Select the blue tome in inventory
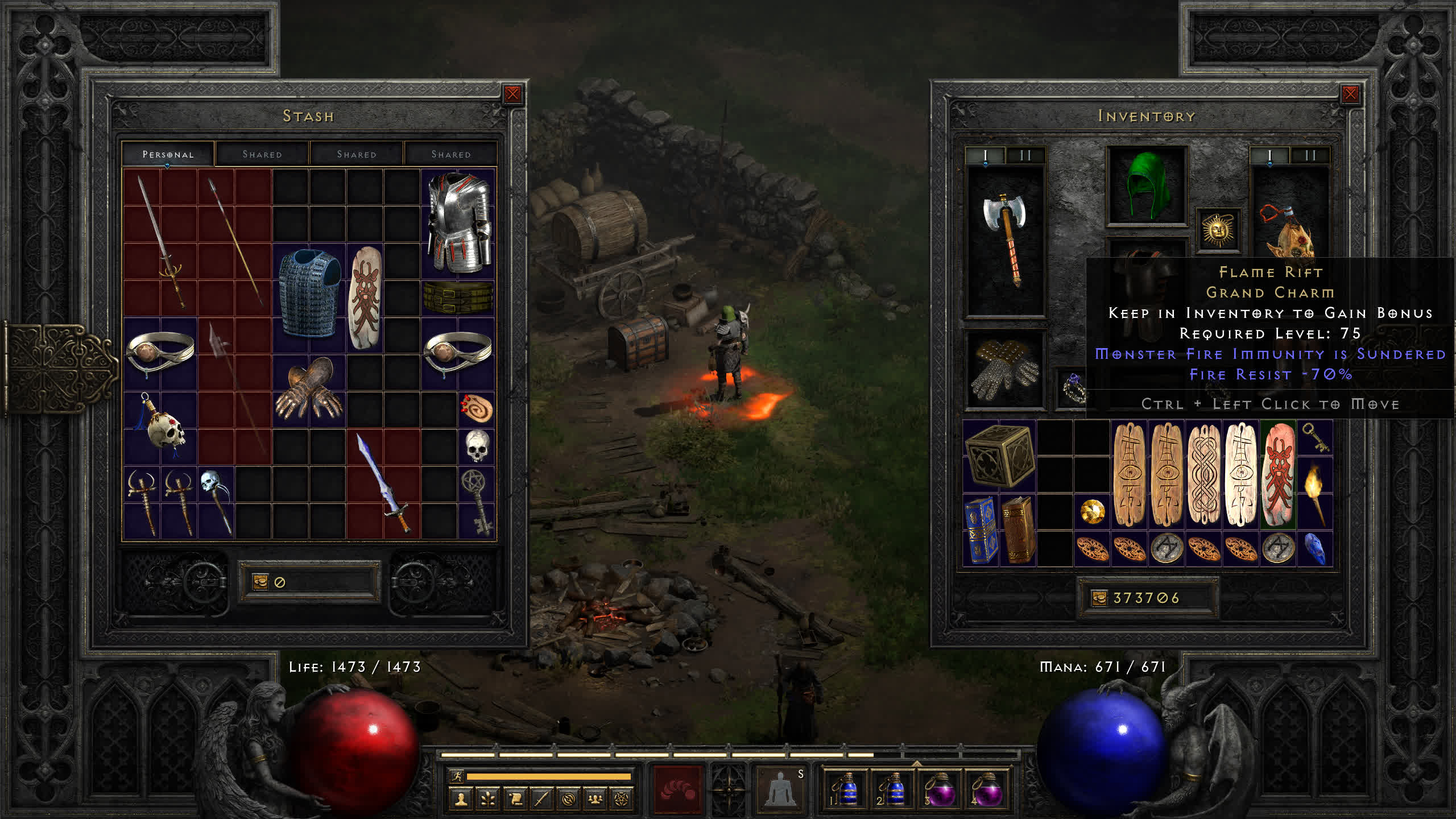1456x819 pixels. click(981, 530)
